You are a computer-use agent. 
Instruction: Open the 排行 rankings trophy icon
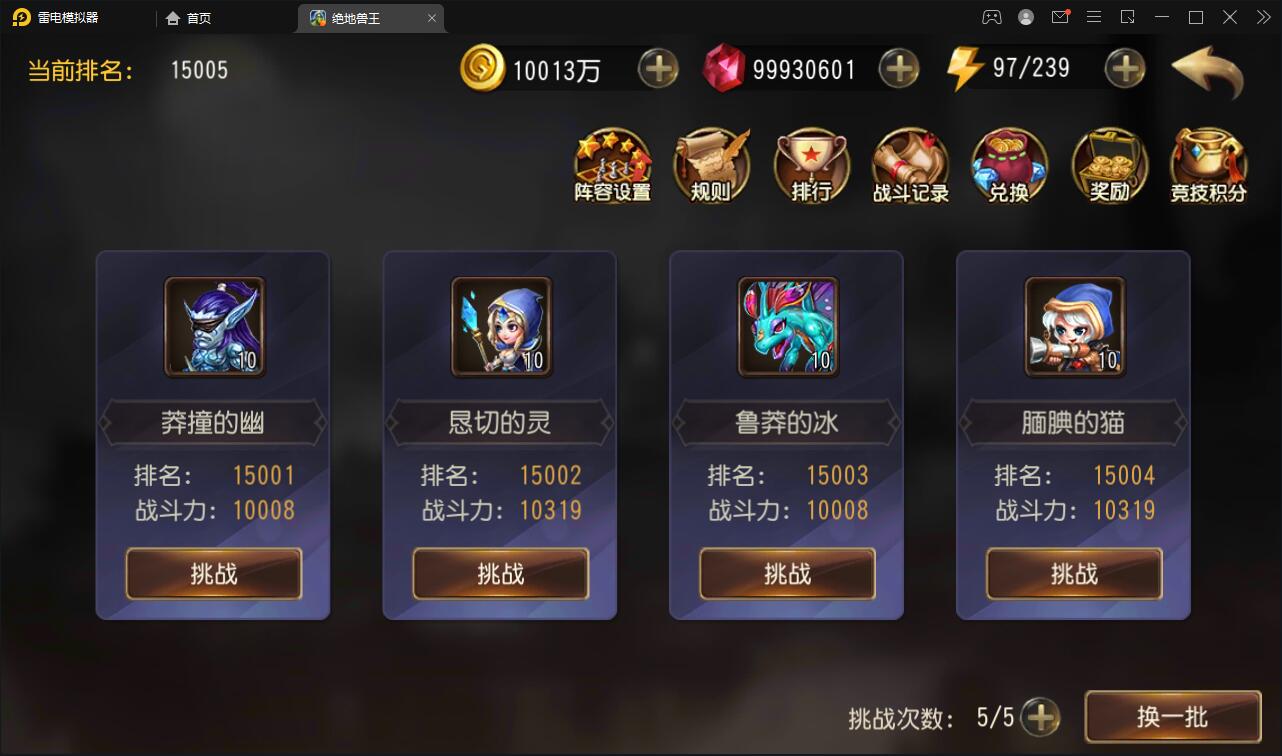point(811,165)
